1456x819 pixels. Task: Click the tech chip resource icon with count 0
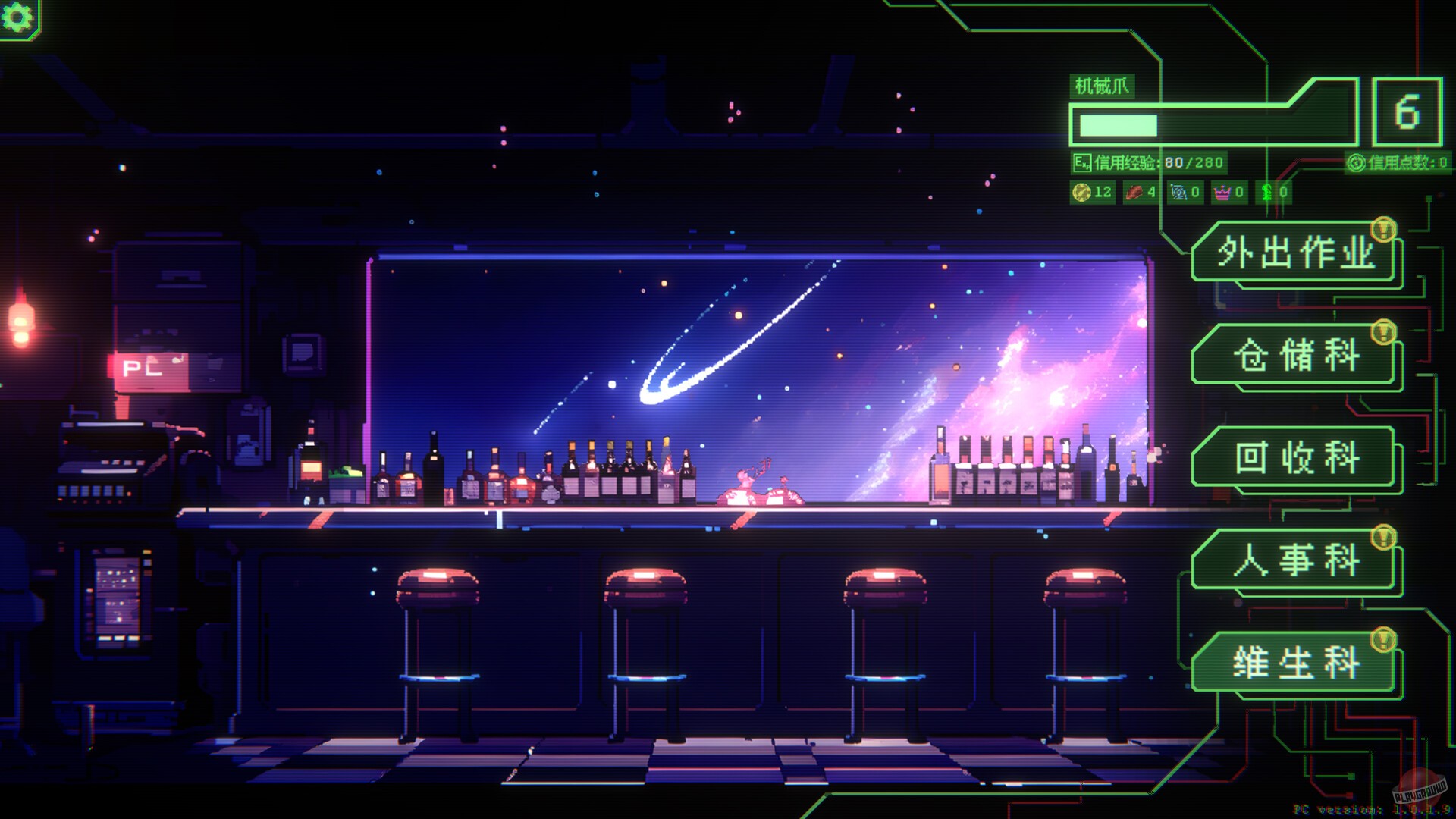(1178, 192)
